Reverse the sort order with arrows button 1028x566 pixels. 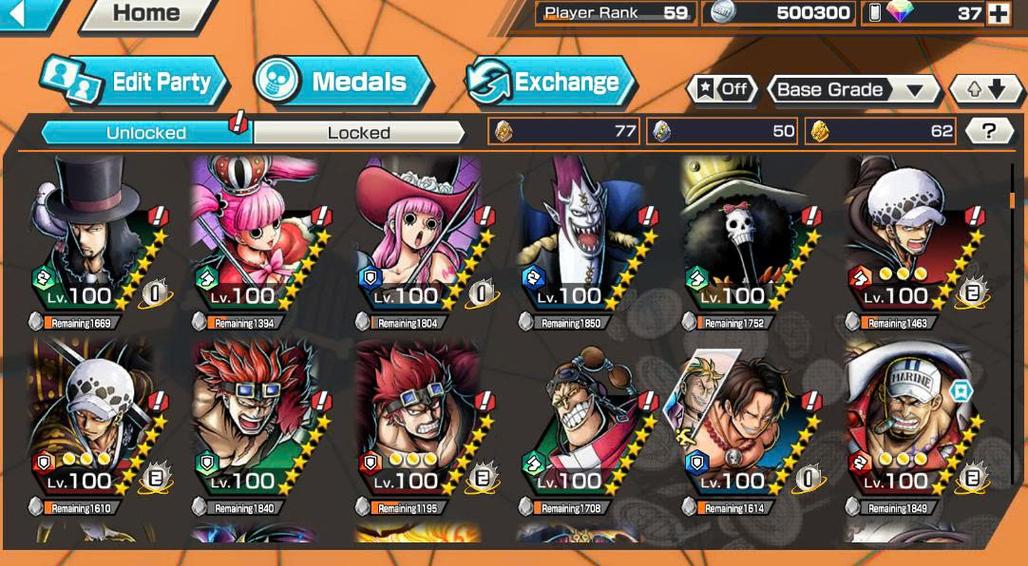pyautogui.click(x=985, y=89)
